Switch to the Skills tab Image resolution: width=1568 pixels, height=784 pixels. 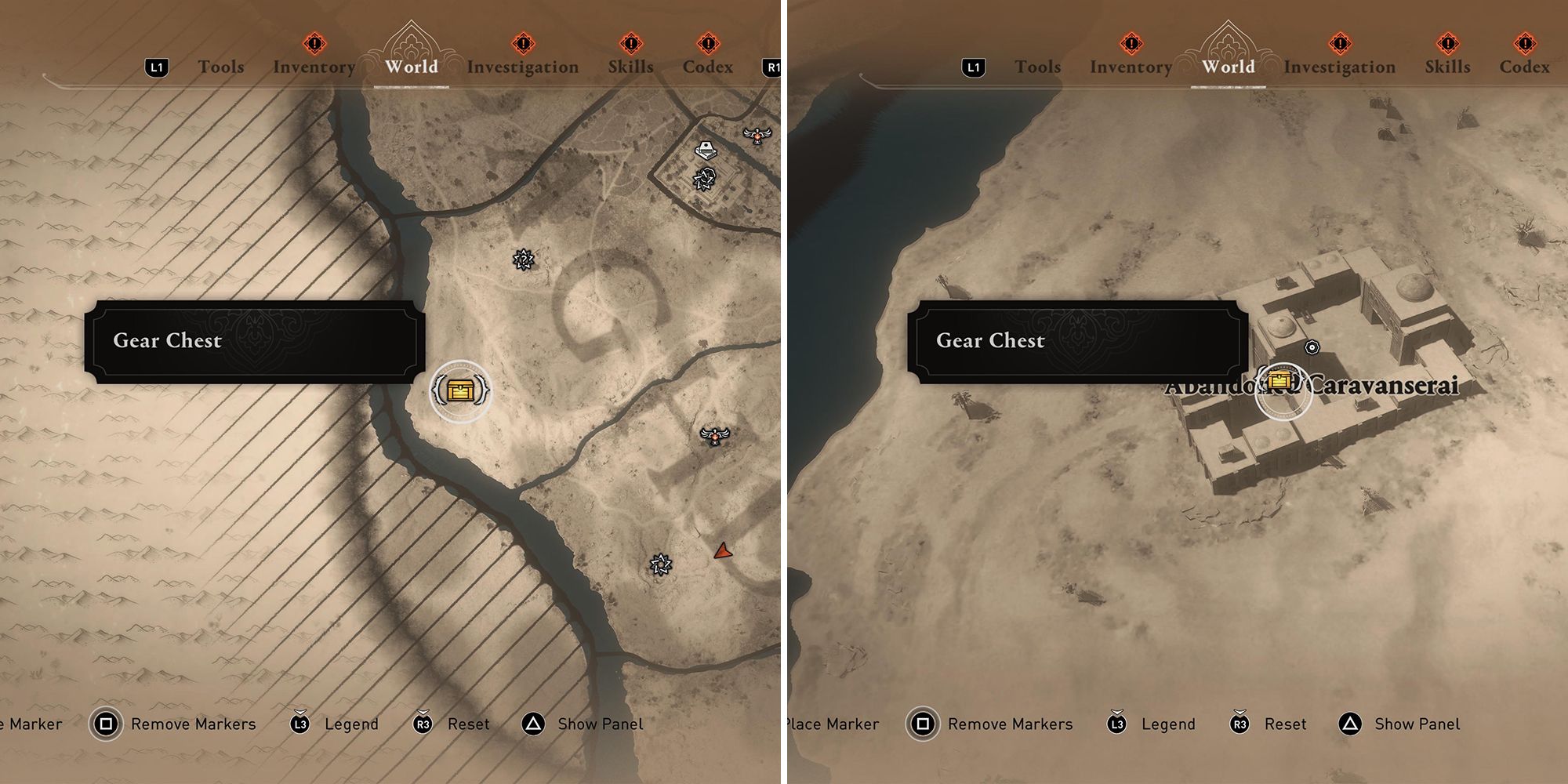[x=632, y=67]
